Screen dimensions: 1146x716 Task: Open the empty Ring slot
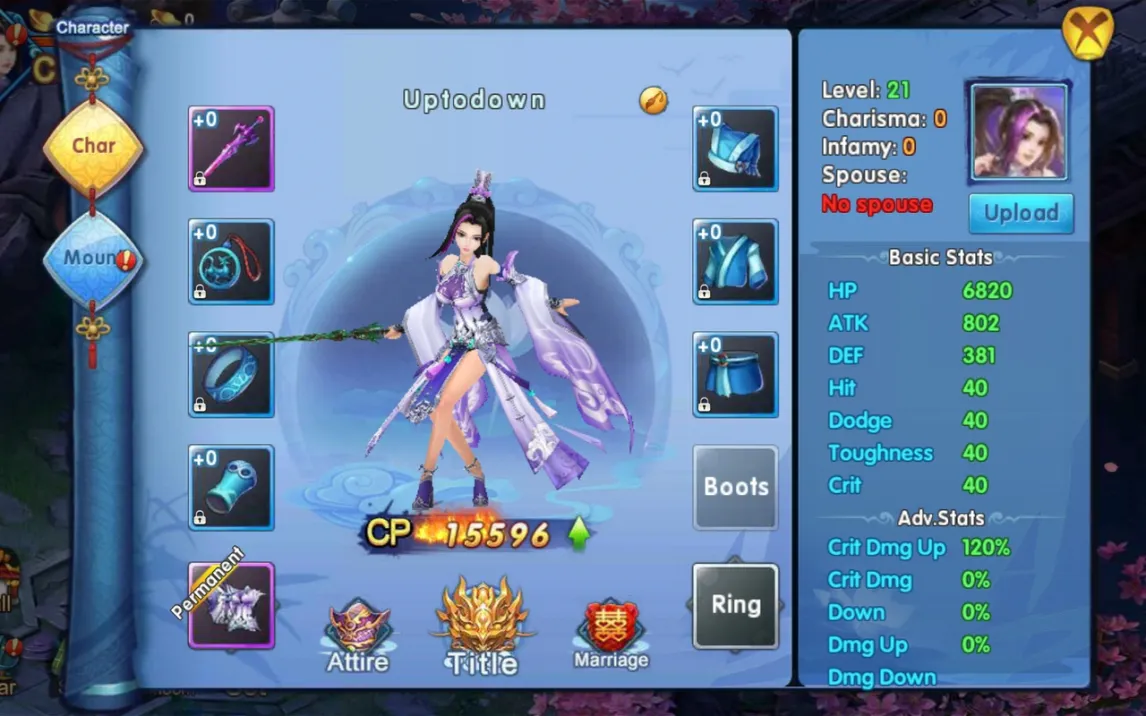click(x=735, y=606)
